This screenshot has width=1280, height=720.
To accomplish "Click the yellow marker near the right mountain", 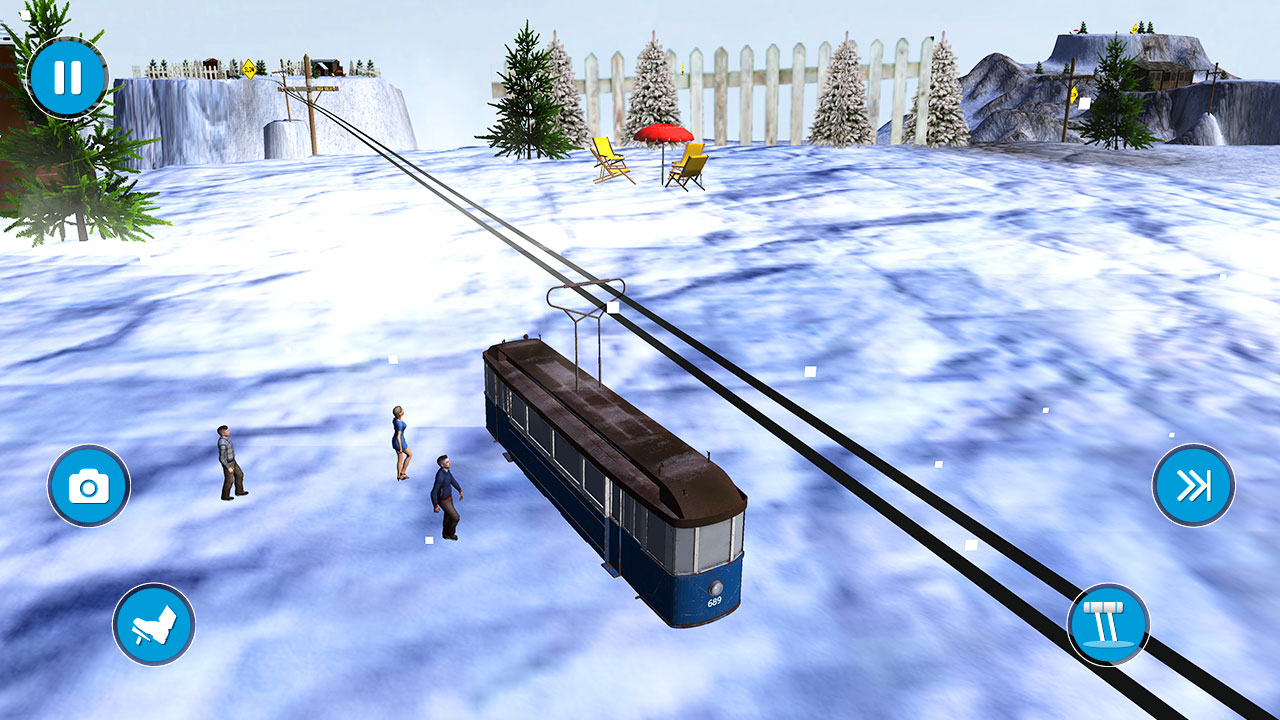I will coord(1074,95).
